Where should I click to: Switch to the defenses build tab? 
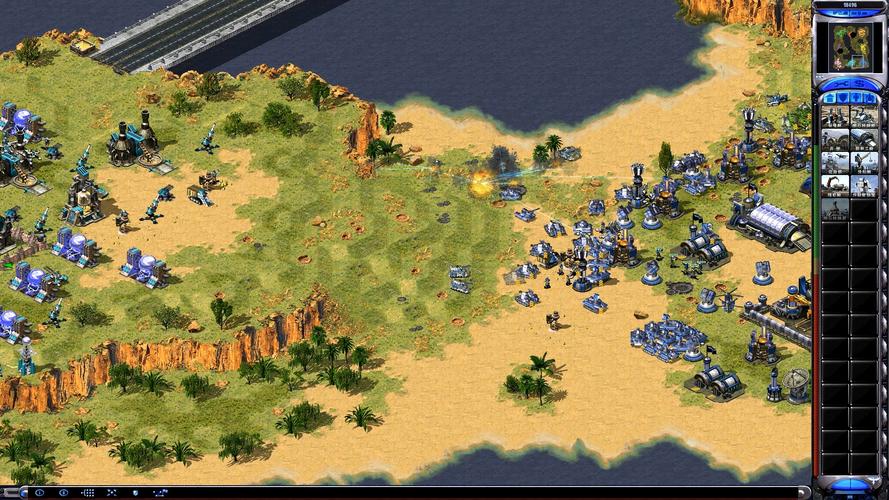(843, 97)
